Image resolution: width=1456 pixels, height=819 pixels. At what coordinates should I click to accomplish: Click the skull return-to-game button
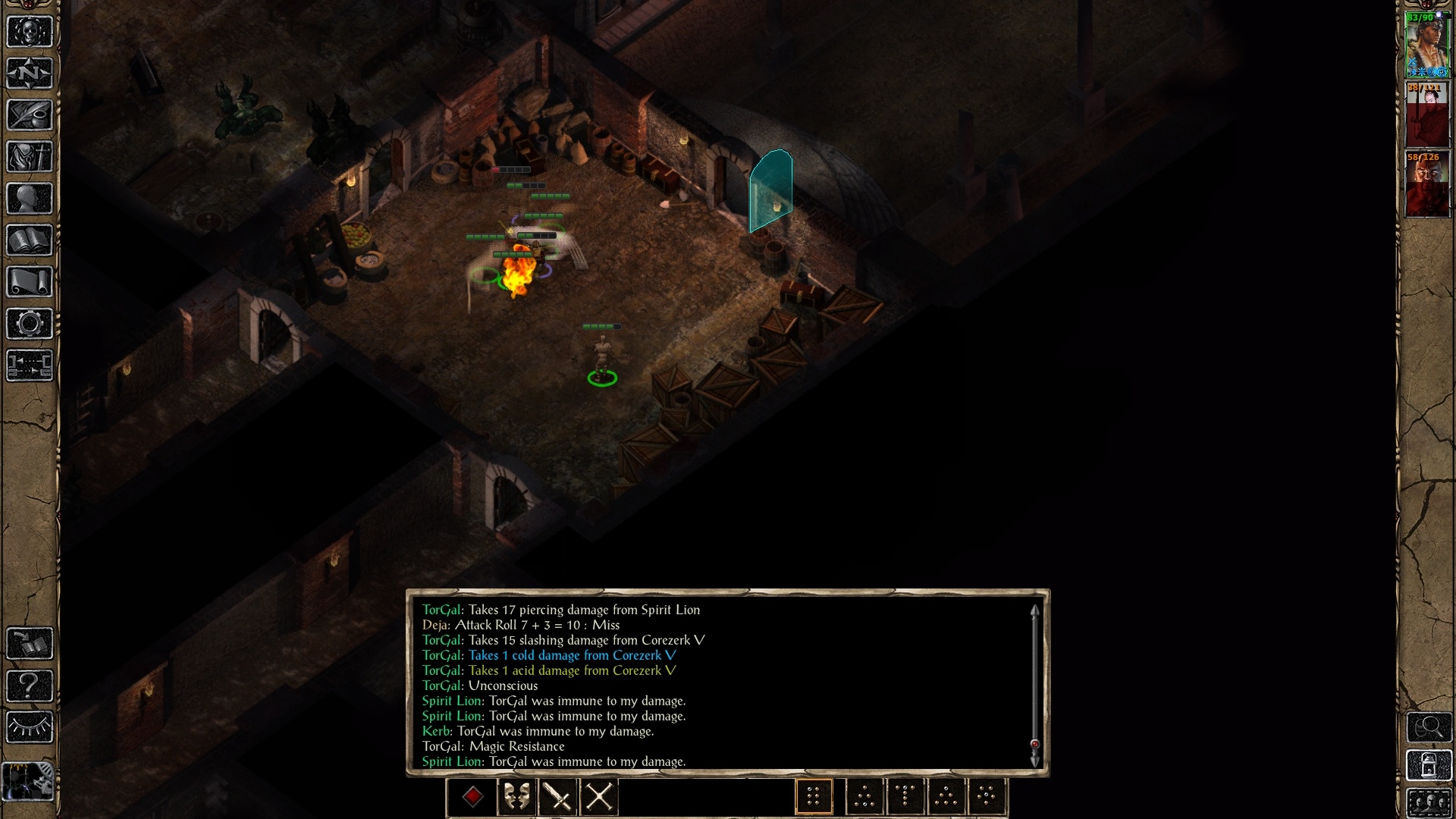click(30, 32)
